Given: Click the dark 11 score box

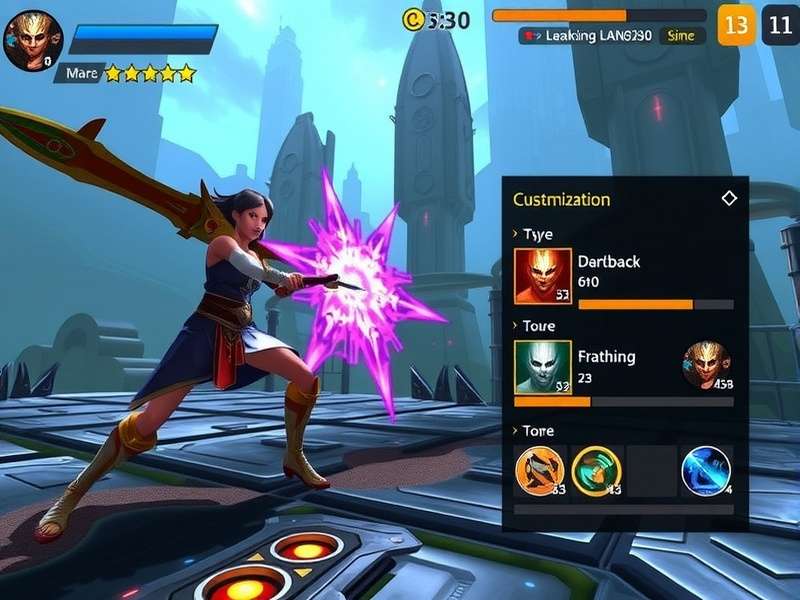Looking at the screenshot, I should click(x=780, y=25).
